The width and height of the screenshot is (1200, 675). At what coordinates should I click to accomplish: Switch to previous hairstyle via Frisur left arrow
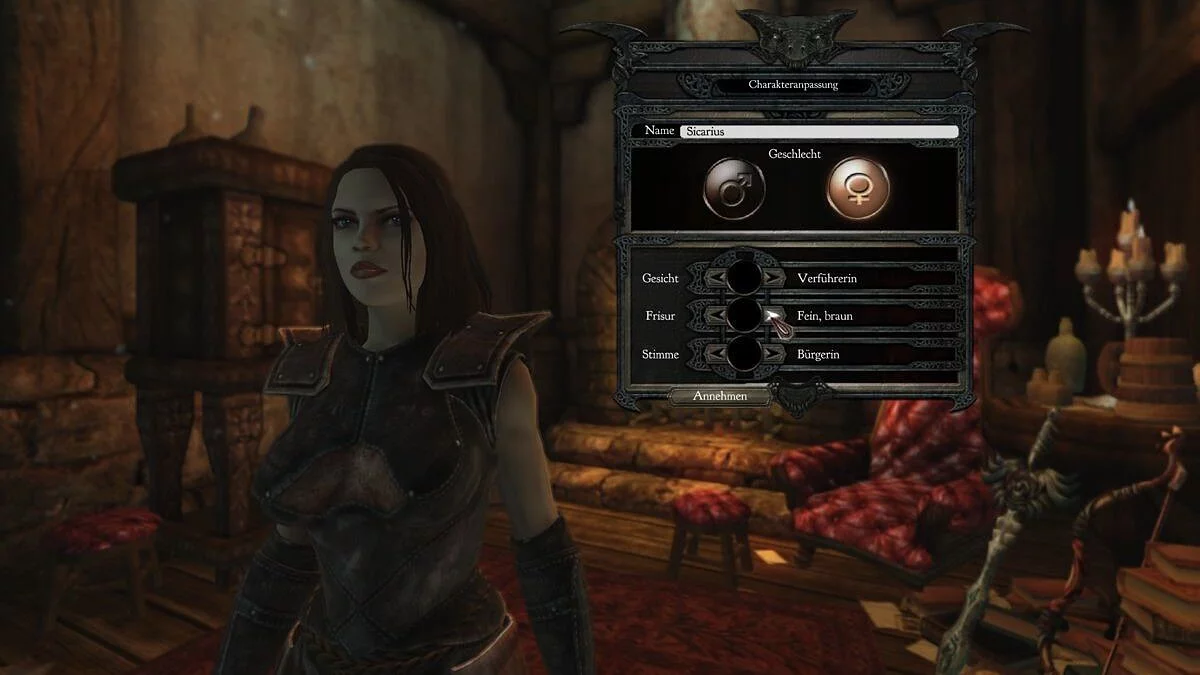(x=714, y=315)
